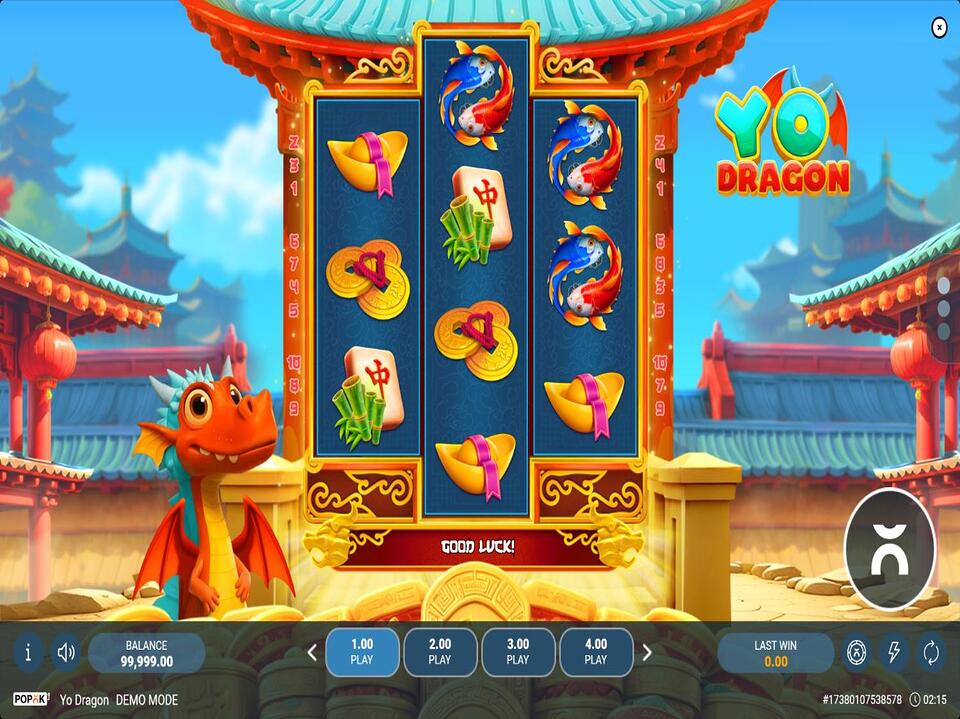Image resolution: width=960 pixels, height=719 pixels.
Task: Start autoplay with circular arrows icon
Action: point(931,653)
